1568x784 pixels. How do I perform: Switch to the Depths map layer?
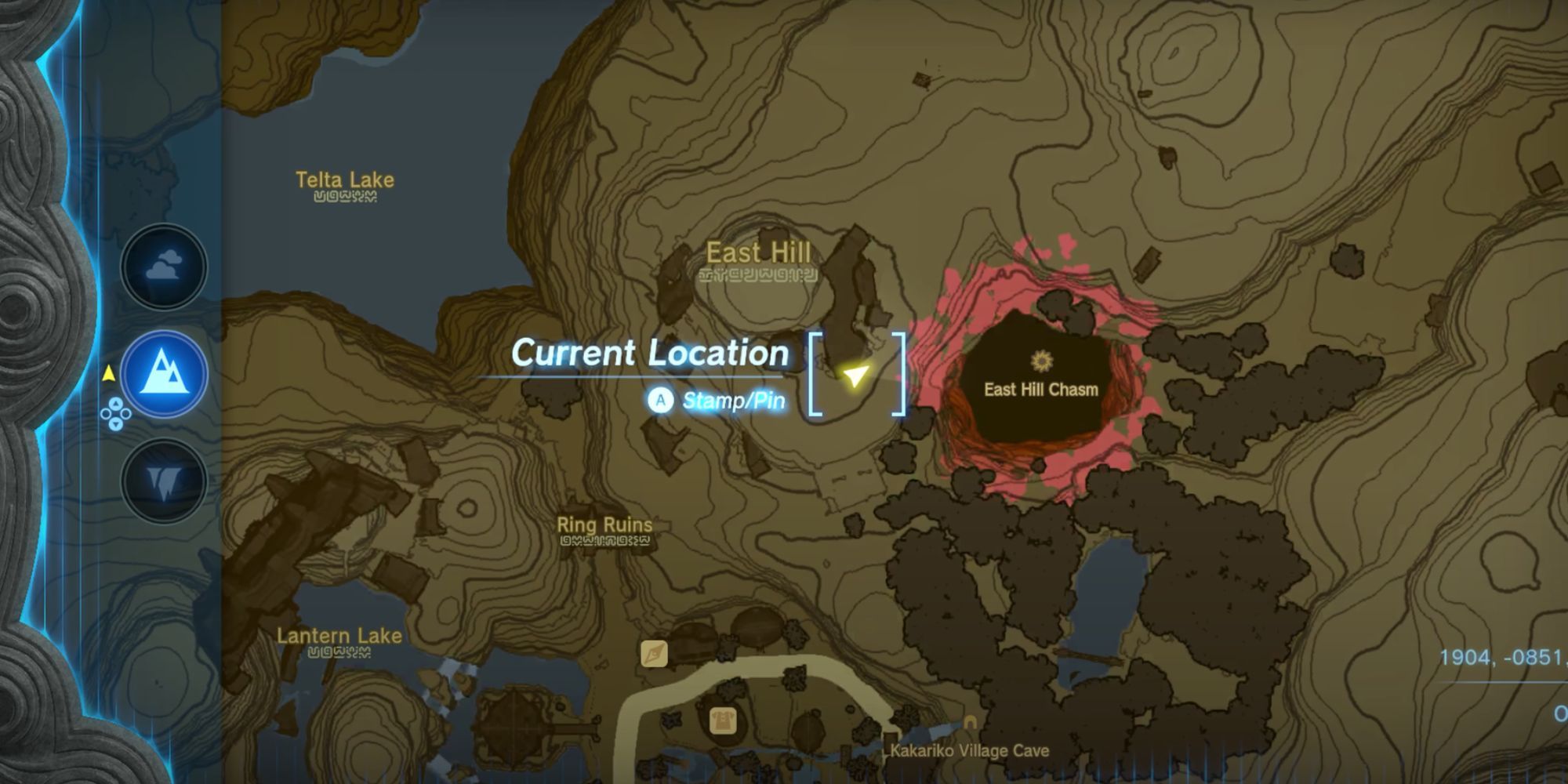(x=164, y=481)
